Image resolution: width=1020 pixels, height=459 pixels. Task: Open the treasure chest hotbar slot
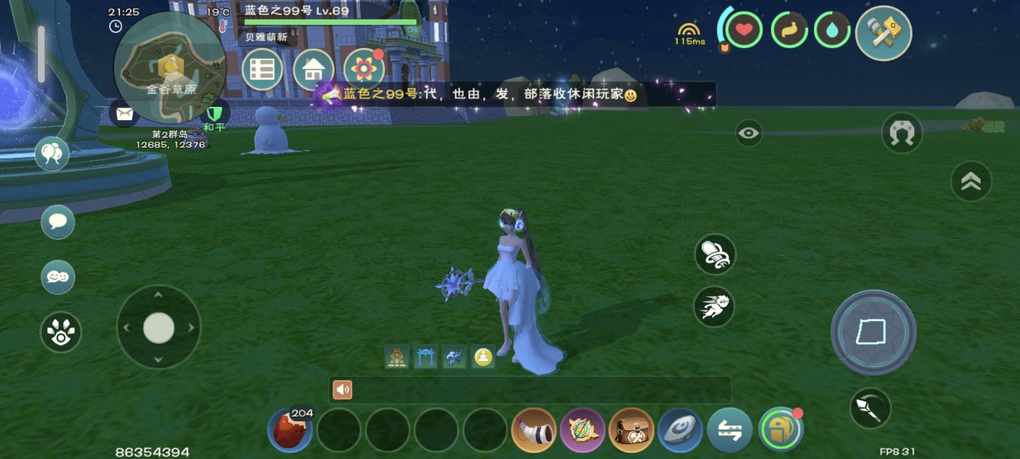[x=631, y=430]
